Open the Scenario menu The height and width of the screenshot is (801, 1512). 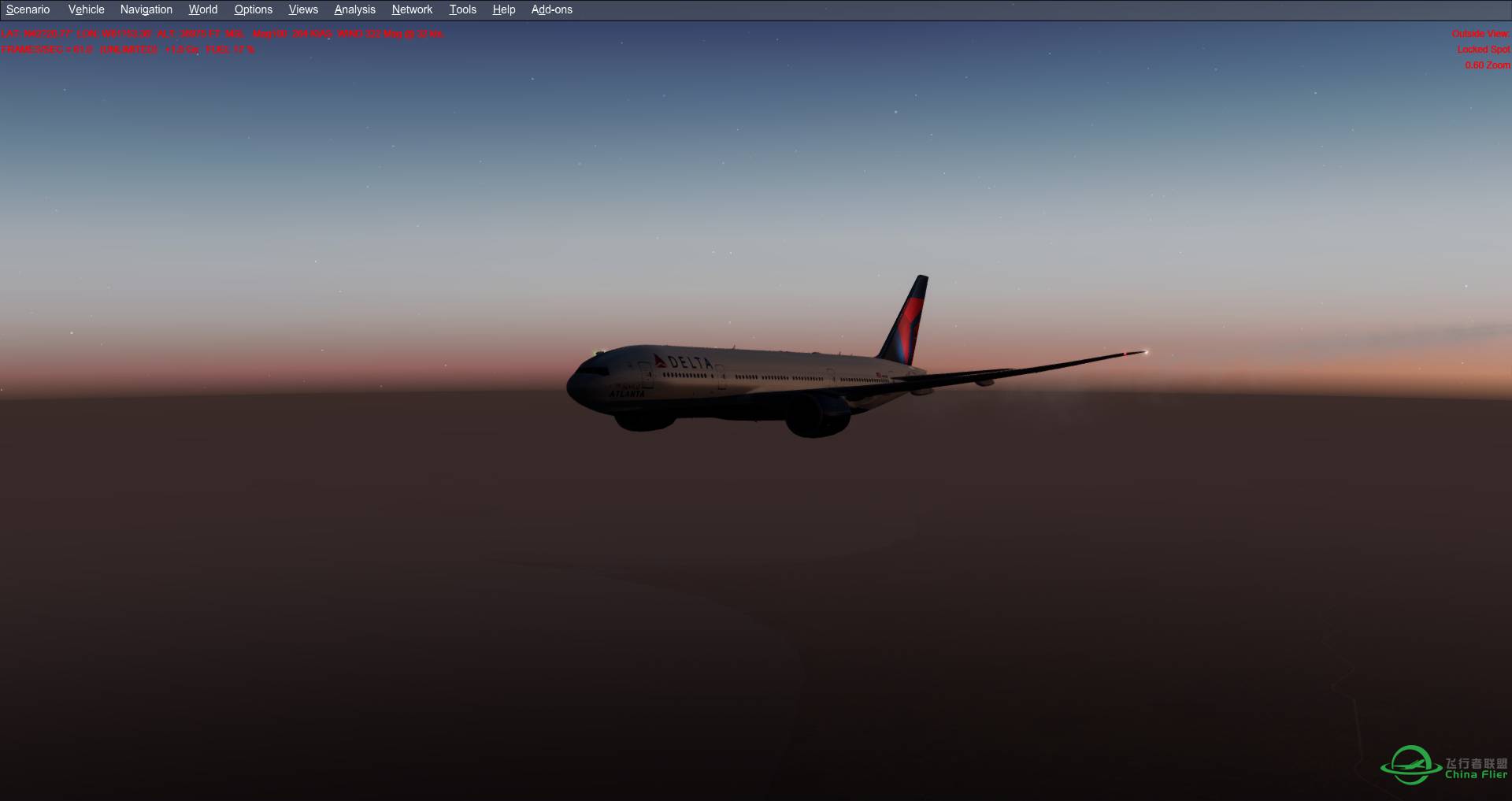tap(28, 9)
